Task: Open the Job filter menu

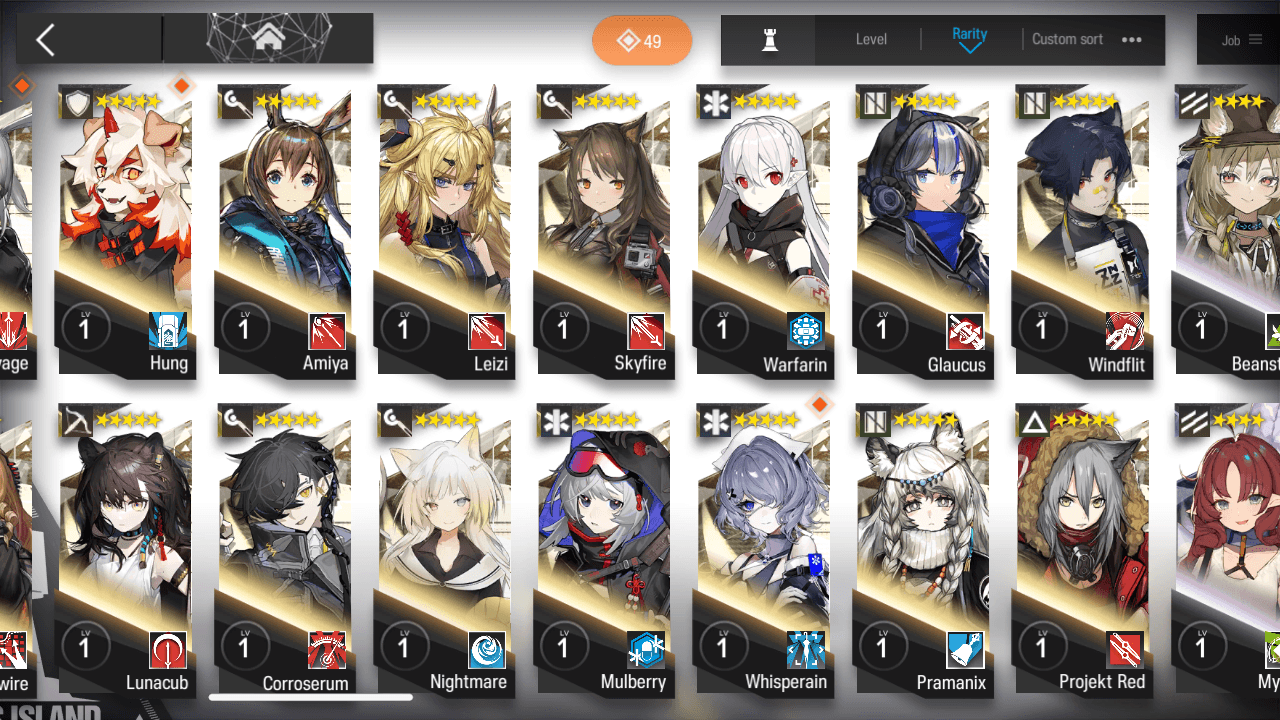Action: [1241, 40]
